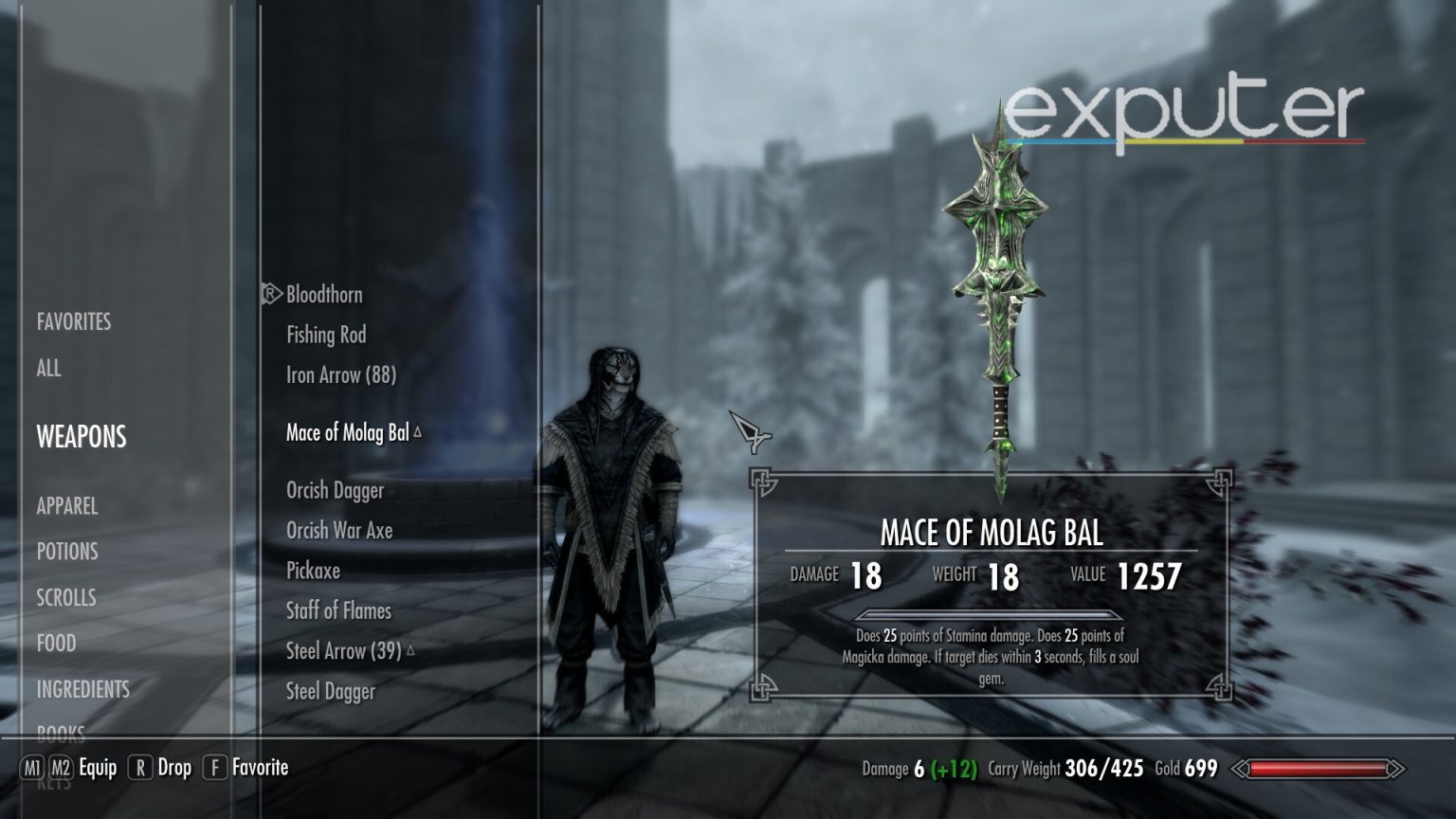Toggle the favorite marker on Mace of Molag Bal
Viewport: 1456px width, 819px height.
click(x=417, y=430)
